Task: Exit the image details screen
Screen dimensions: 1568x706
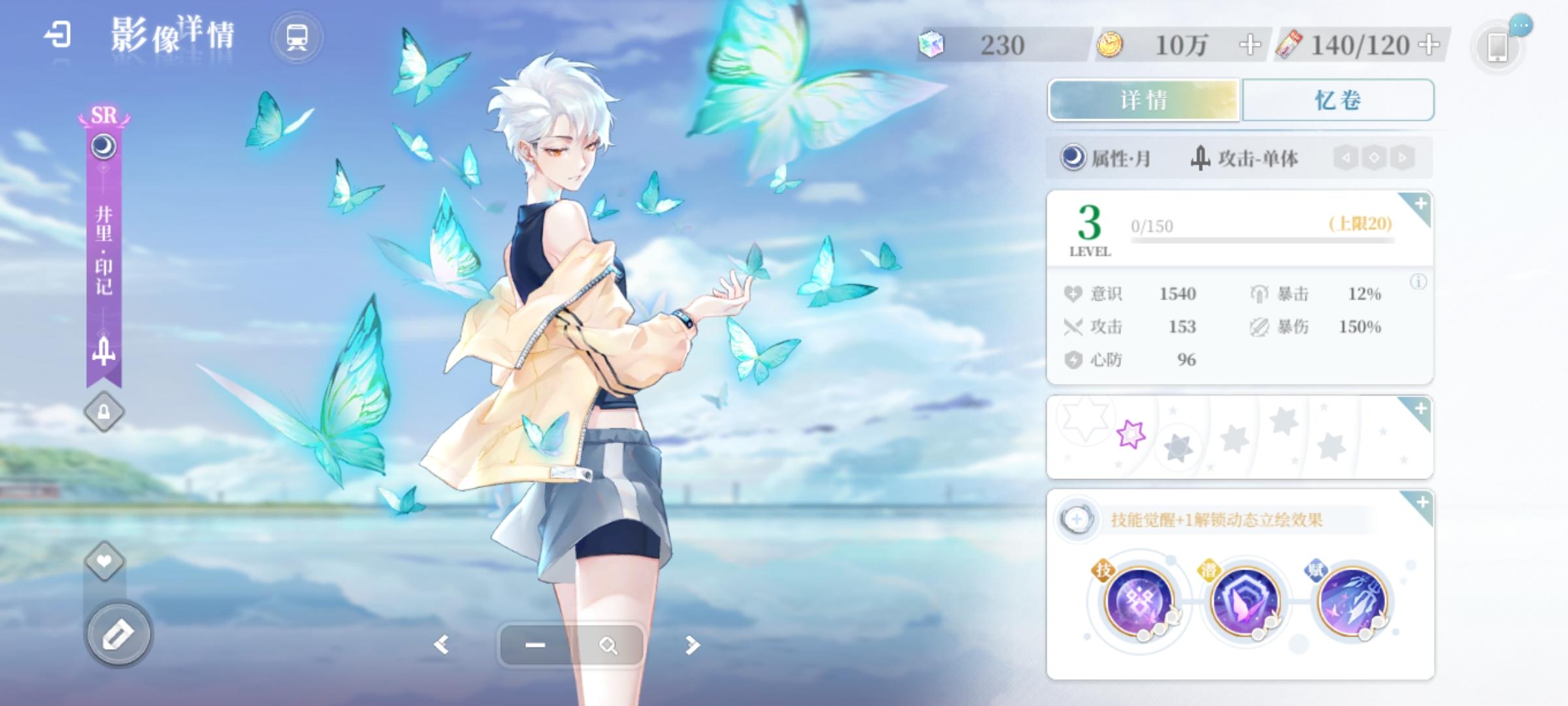Action: (x=57, y=35)
